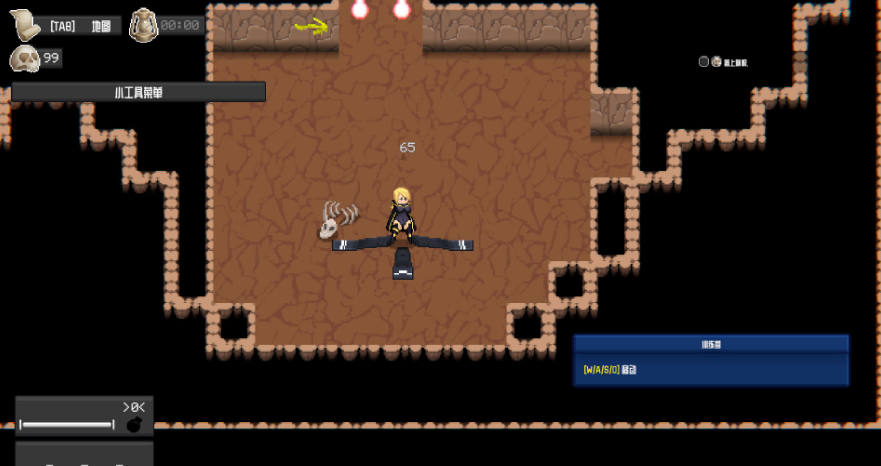Open the 小工具菜单 gadget menu bar

[139, 92]
